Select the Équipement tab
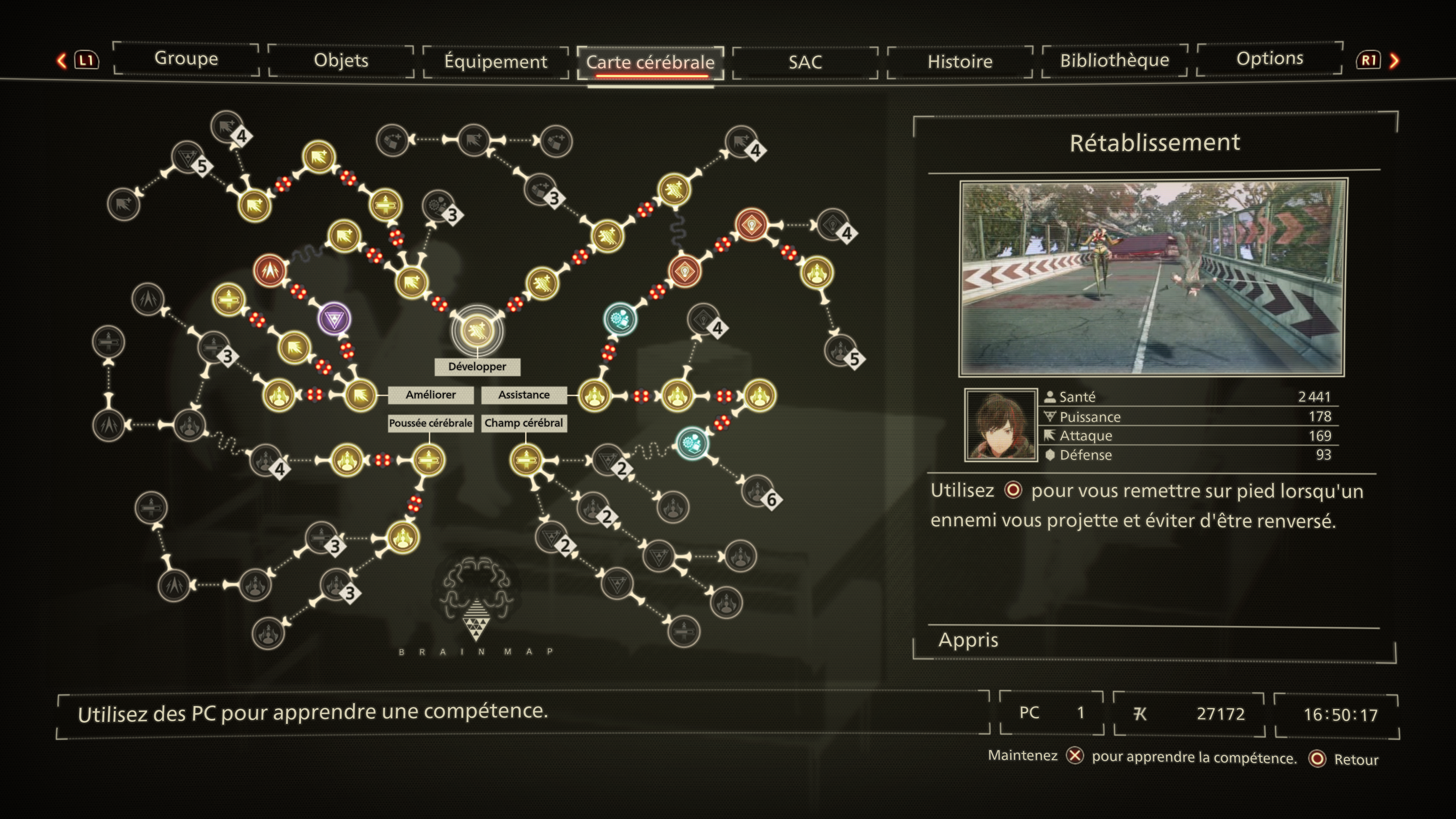1456x819 pixels. (x=496, y=61)
